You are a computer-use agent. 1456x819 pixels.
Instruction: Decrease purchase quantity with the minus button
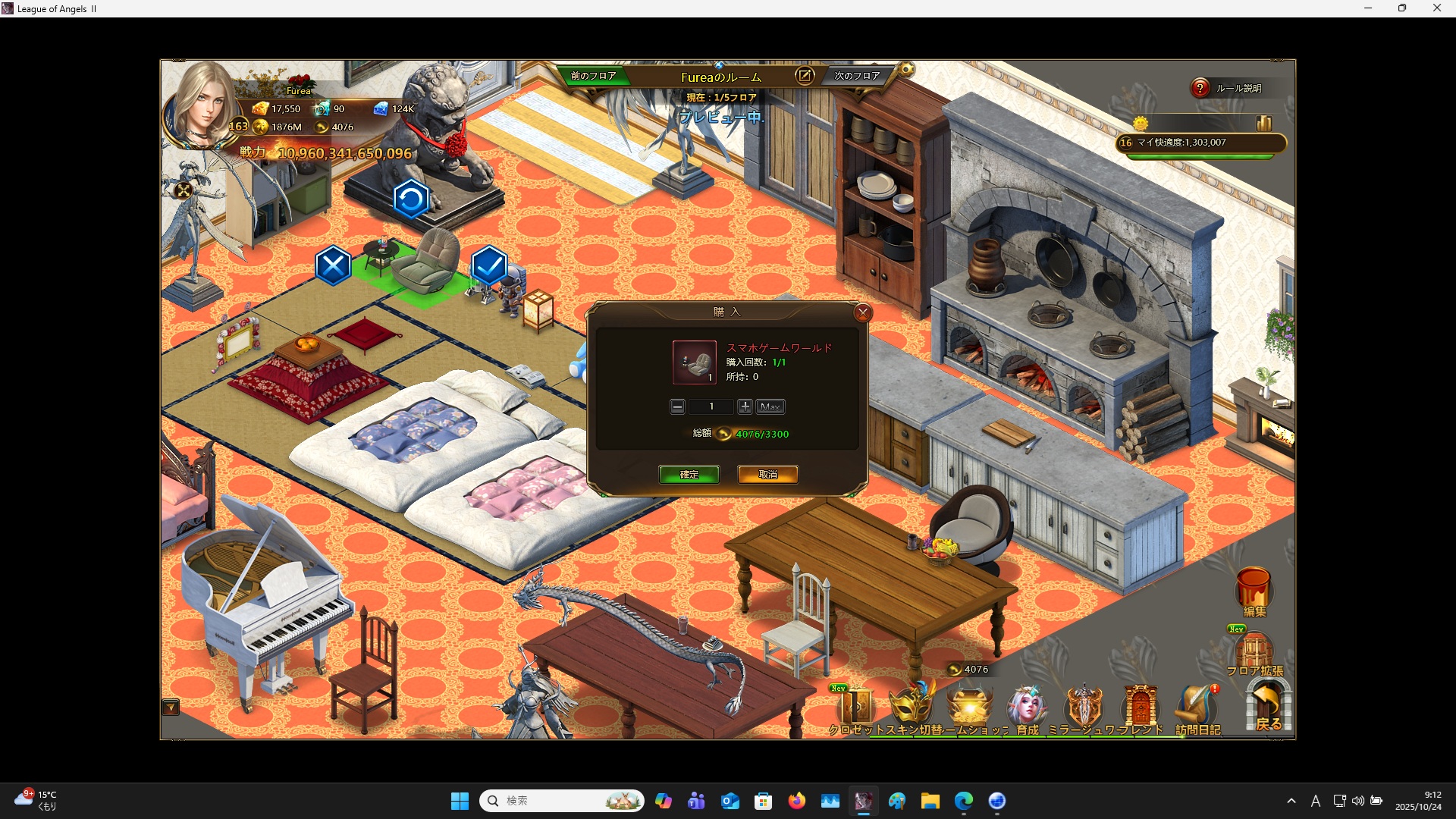pyautogui.click(x=677, y=407)
